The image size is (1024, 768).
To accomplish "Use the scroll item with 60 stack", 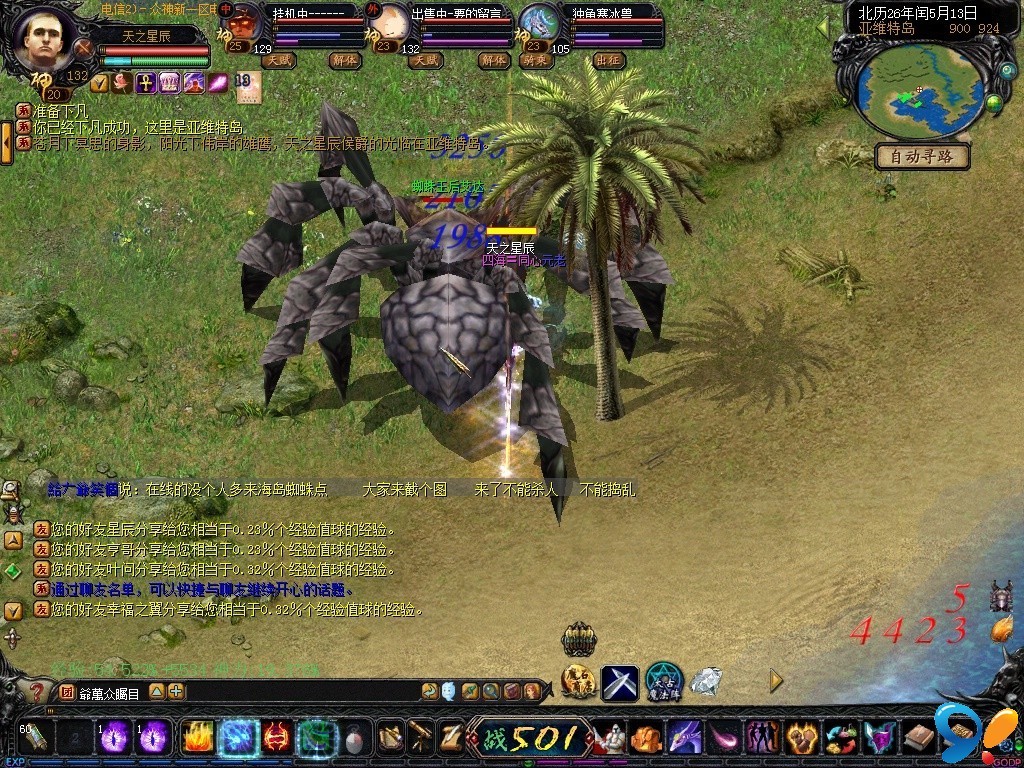I will [x=34, y=738].
